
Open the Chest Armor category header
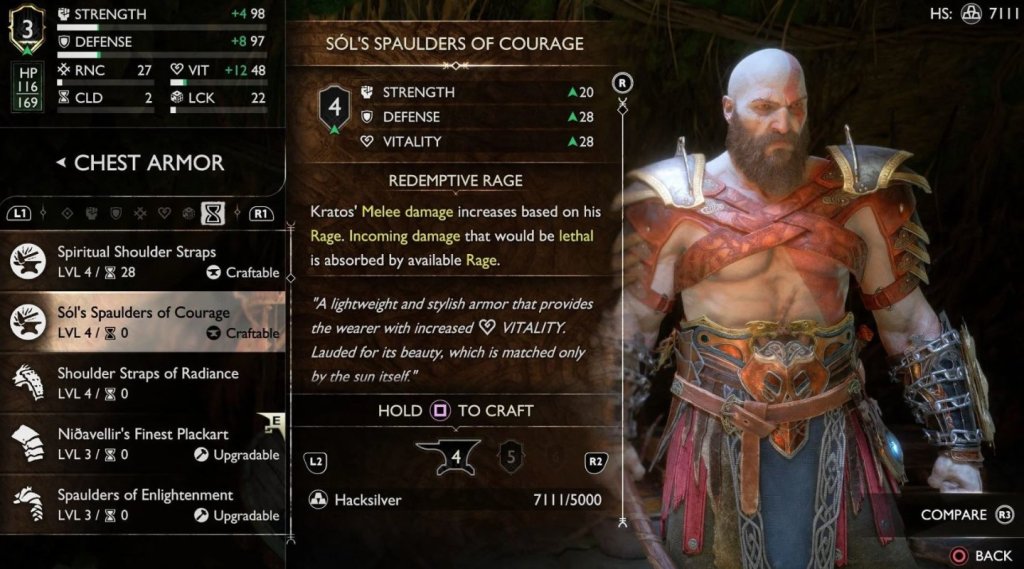click(140, 163)
